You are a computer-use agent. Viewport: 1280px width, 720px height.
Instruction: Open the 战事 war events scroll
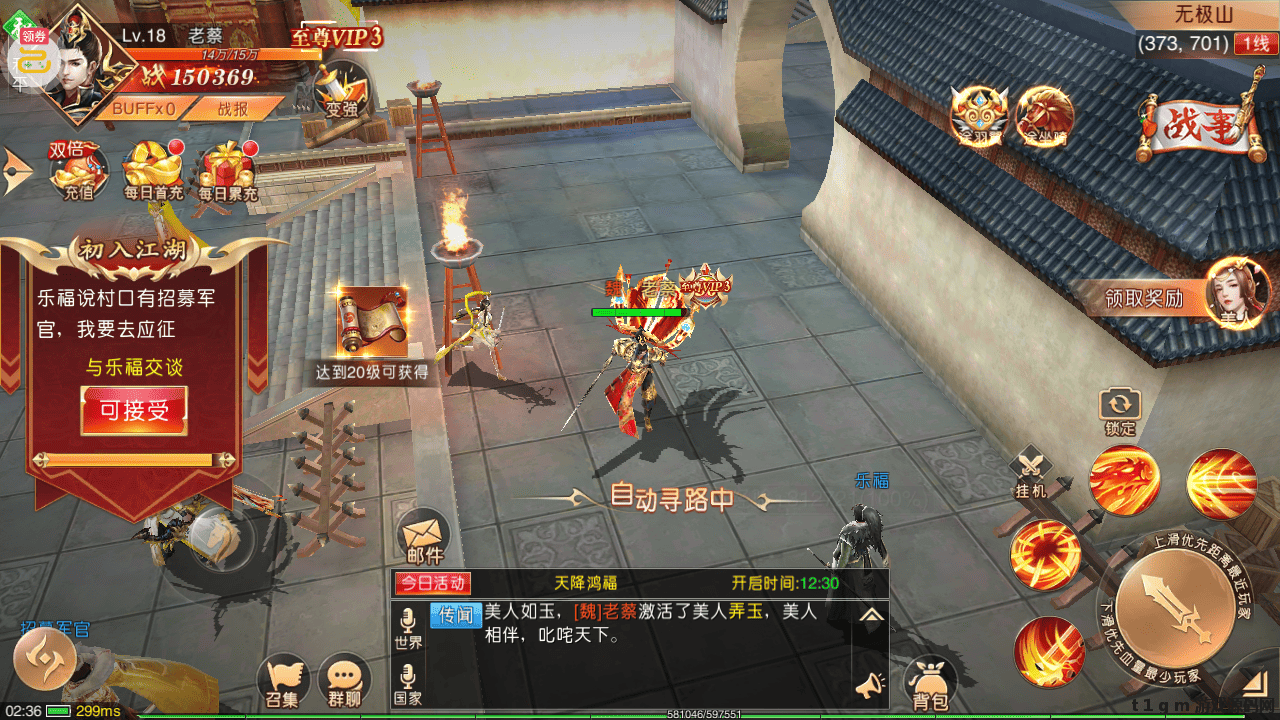(1195, 125)
